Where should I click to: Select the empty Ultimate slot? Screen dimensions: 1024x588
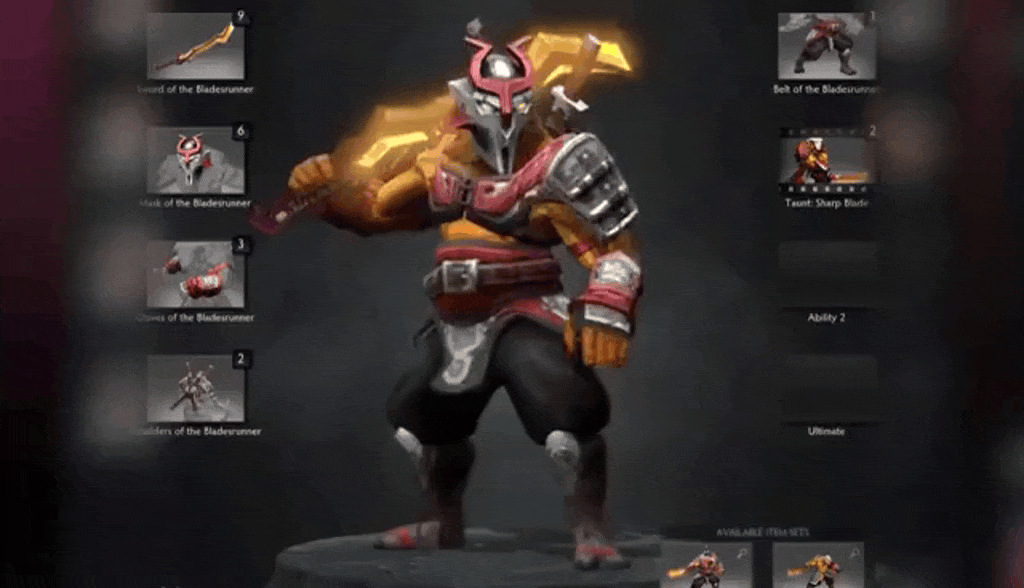coord(827,388)
